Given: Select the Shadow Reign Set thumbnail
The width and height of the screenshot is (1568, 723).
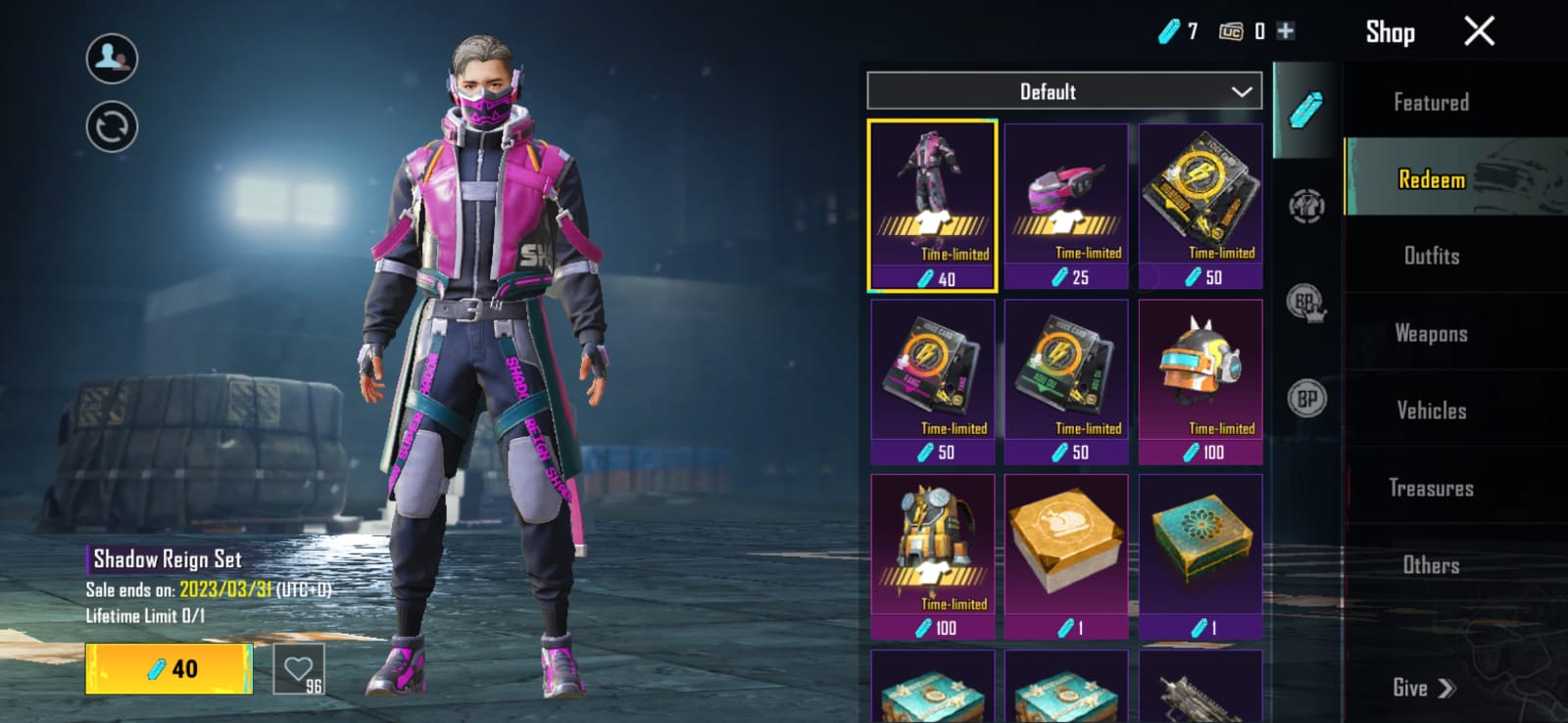Looking at the screenshot, I should 932,206.
